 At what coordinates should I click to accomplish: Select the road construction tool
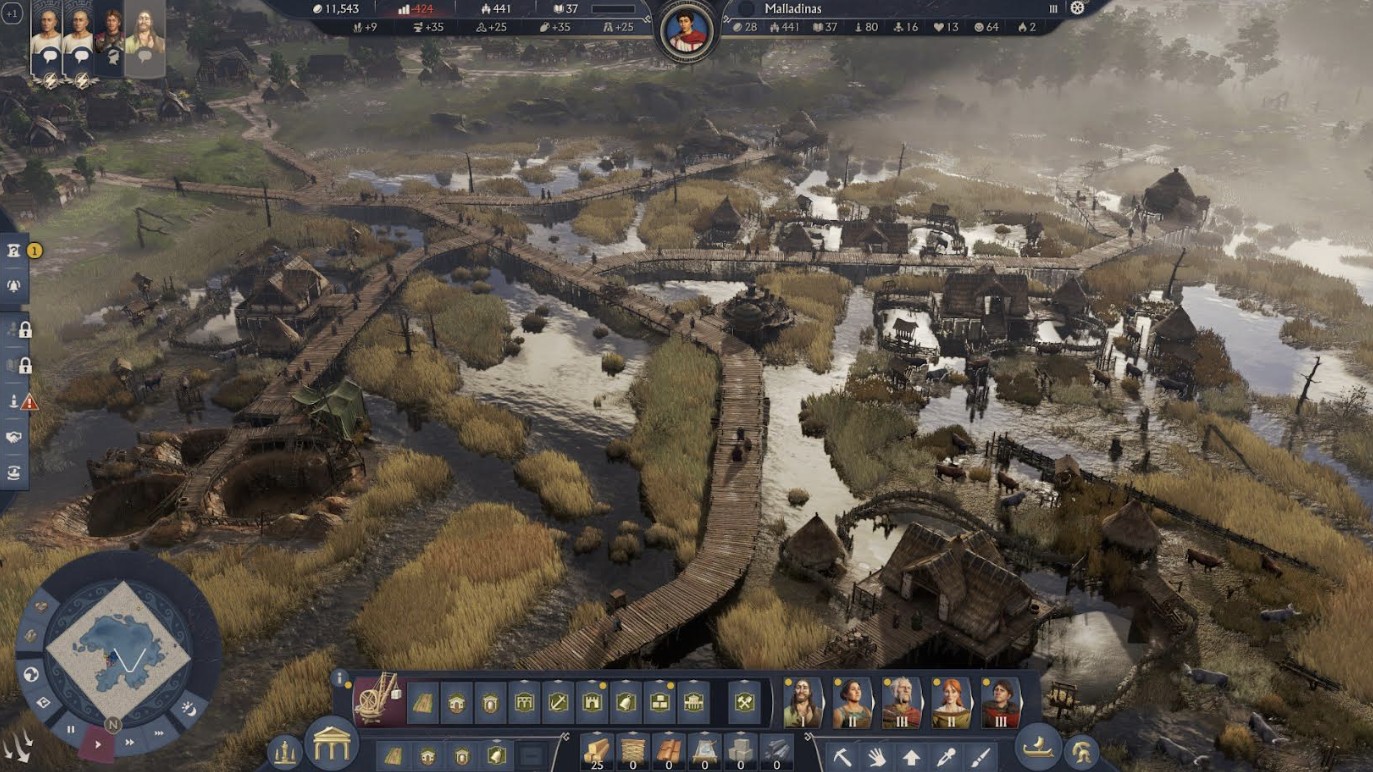tap(425, 702)
